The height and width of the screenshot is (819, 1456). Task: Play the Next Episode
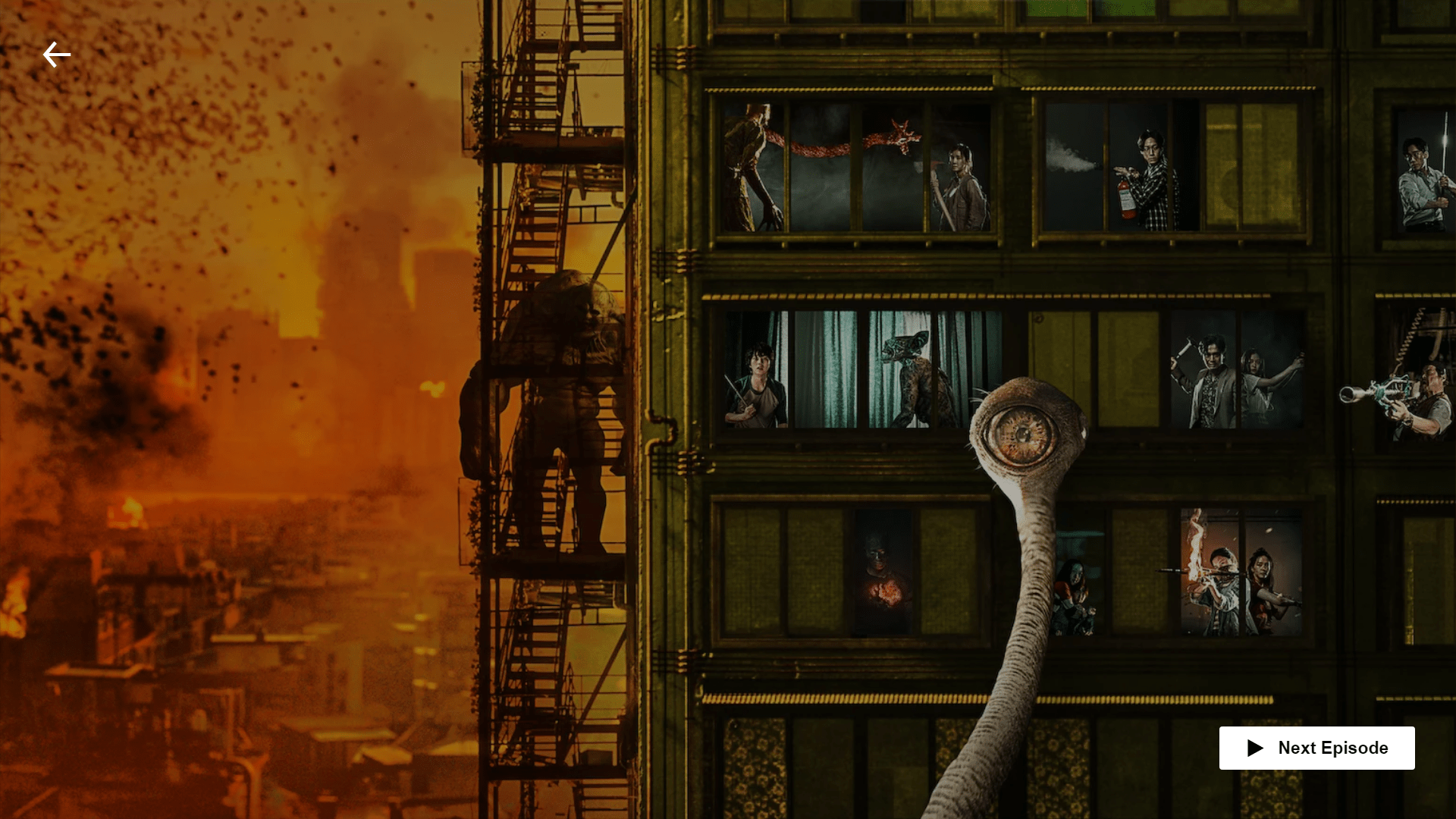[x=1316, y=748]
